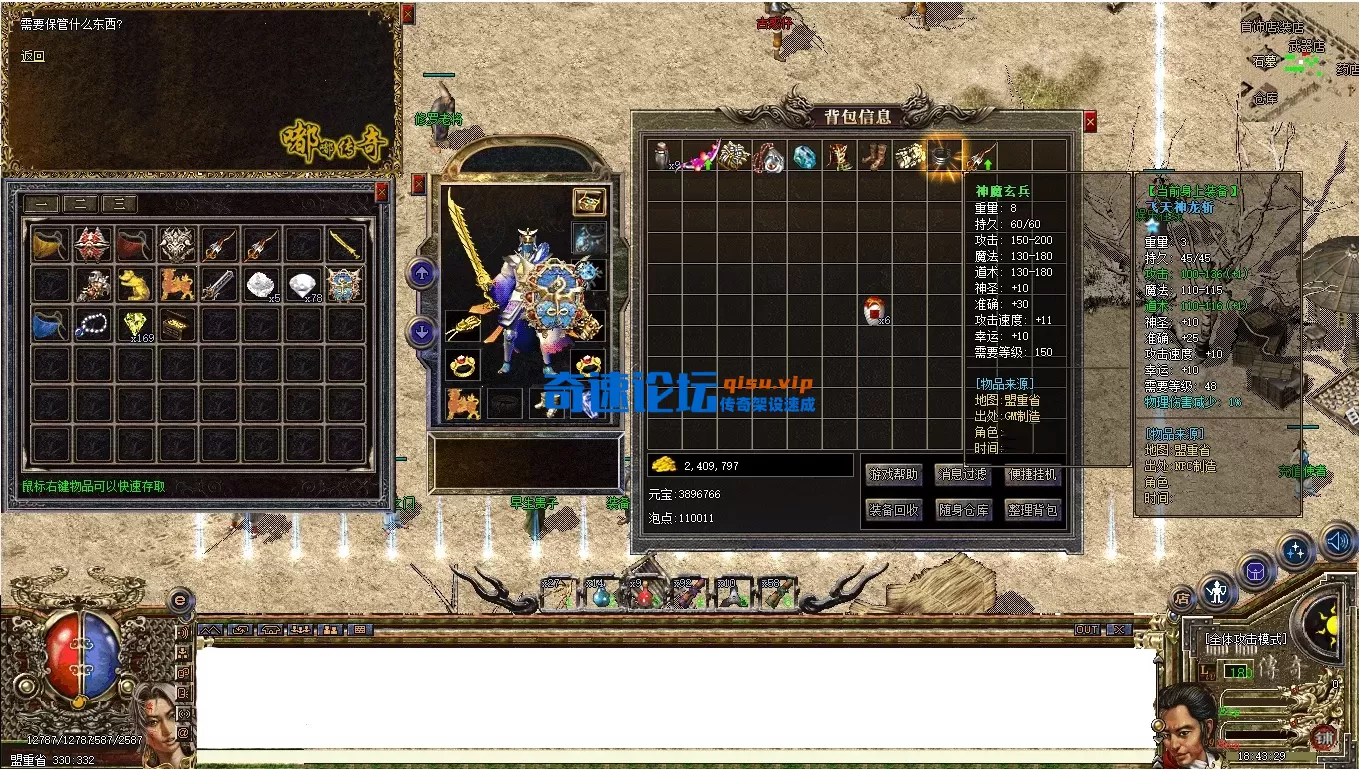Select the golden sword in warehouse
The width and height of the screenshot is (1359, 769).
(344, 245)
